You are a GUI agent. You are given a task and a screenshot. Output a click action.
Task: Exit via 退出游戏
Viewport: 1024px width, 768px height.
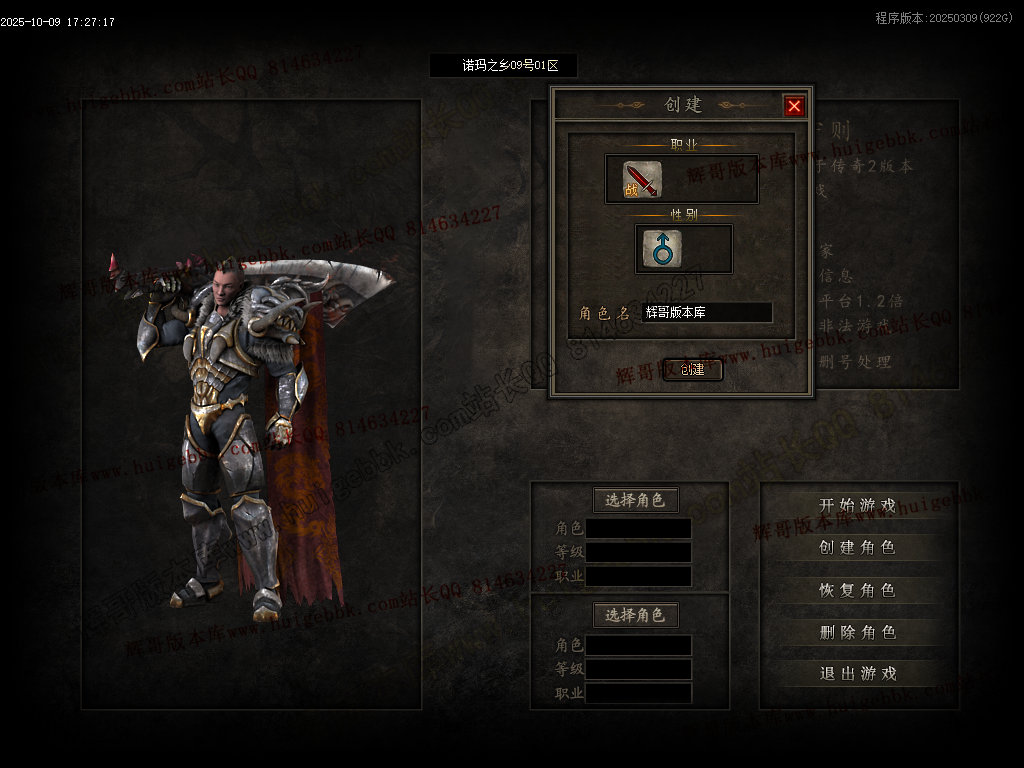(857, 673)
